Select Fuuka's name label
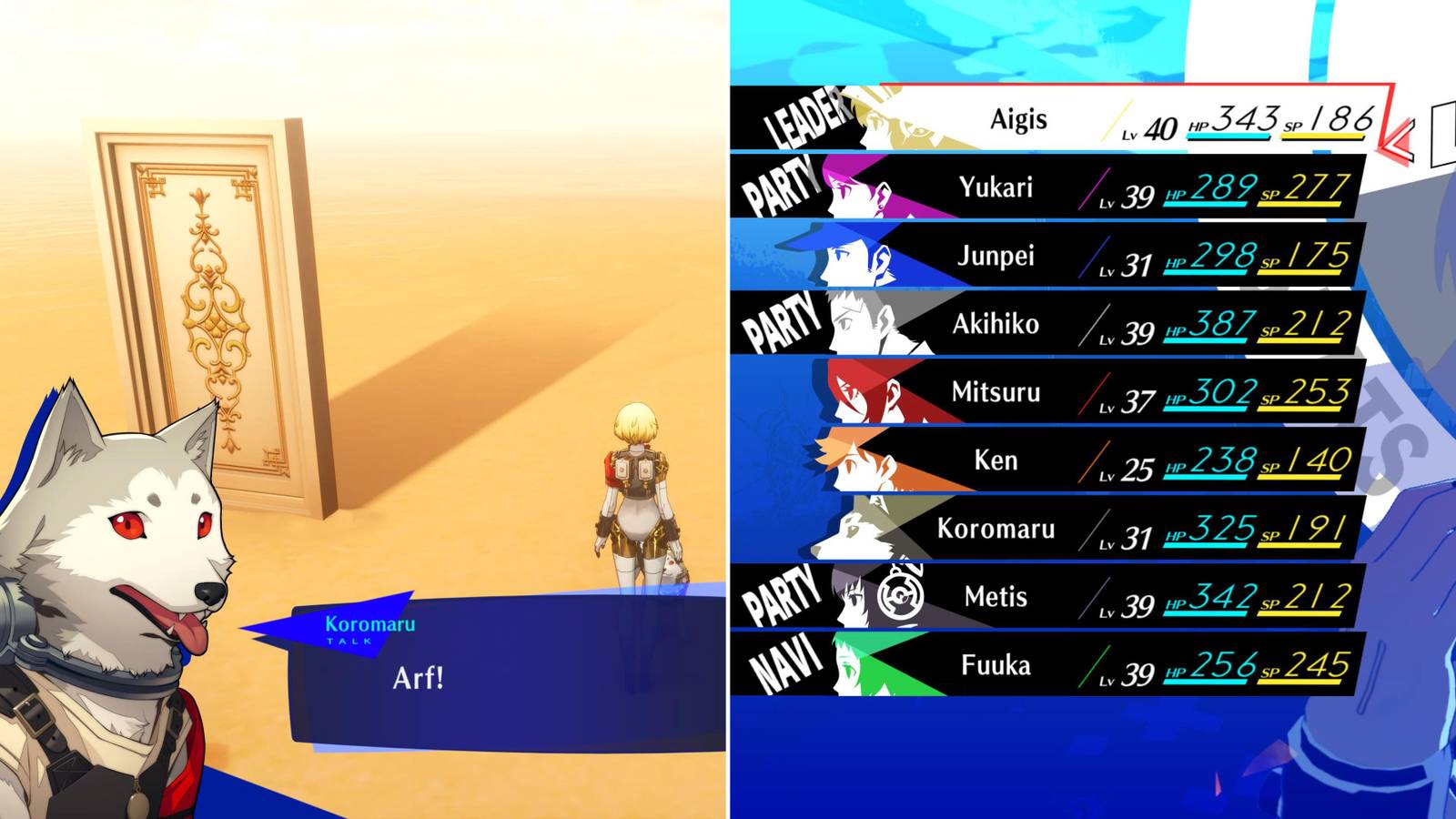The height and width of the screenshot is (819, 1456). (x=996, y=665)
